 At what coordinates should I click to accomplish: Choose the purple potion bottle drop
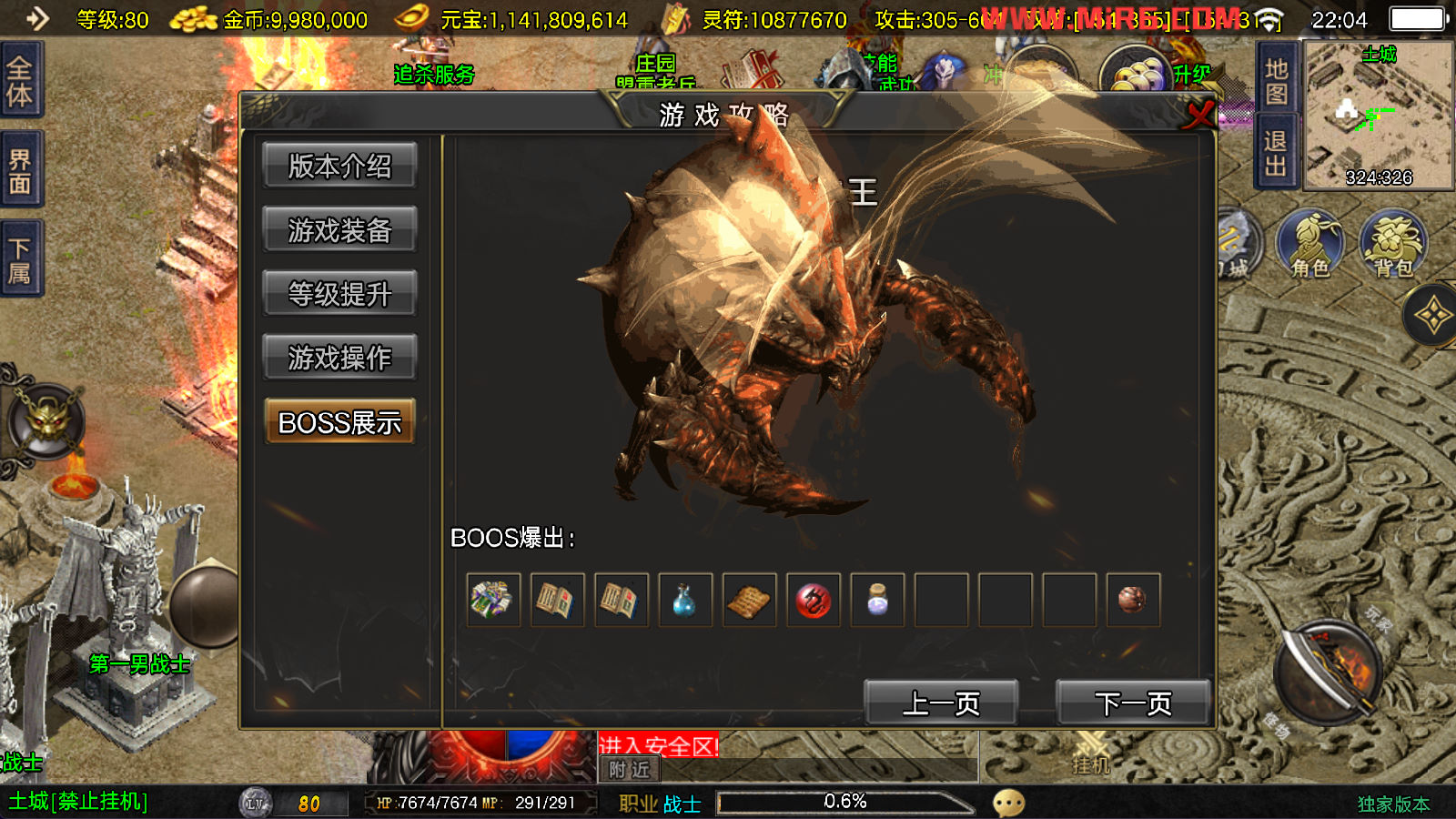coord(877,600)
